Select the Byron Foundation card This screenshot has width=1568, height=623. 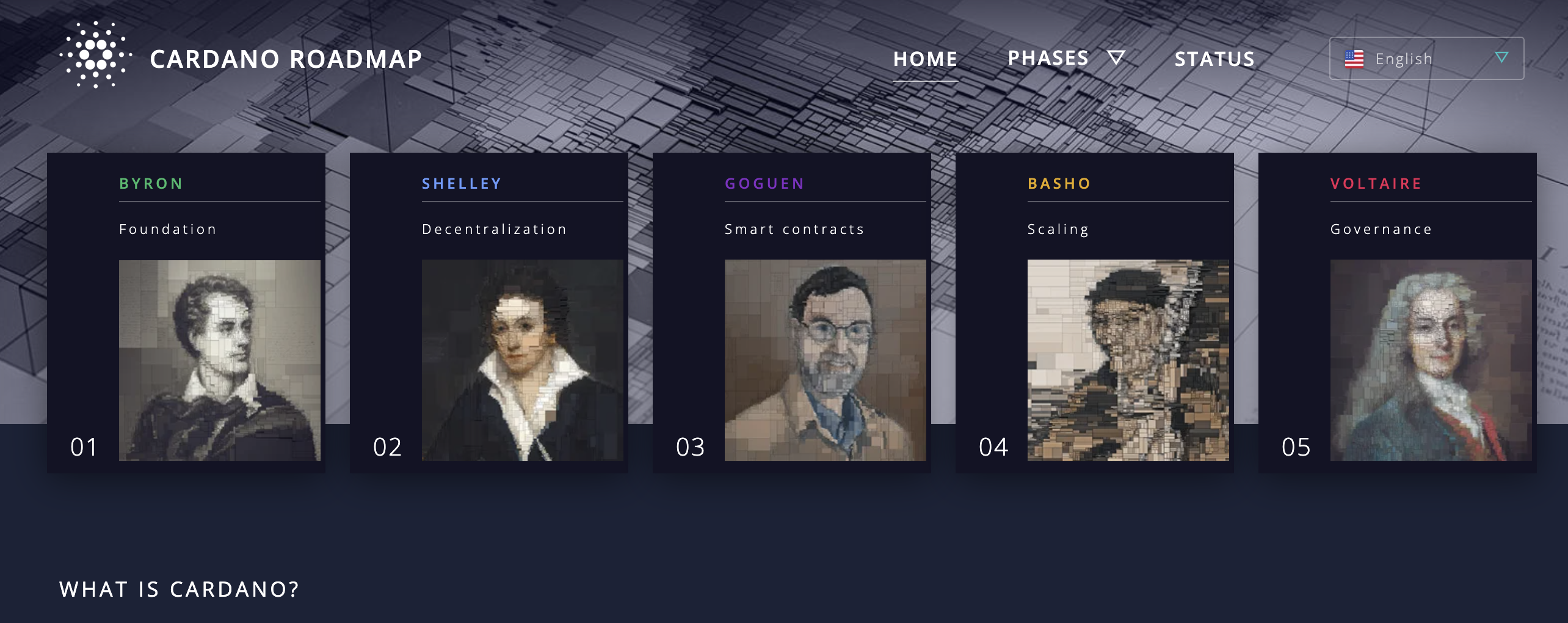(x=186, y=312)
